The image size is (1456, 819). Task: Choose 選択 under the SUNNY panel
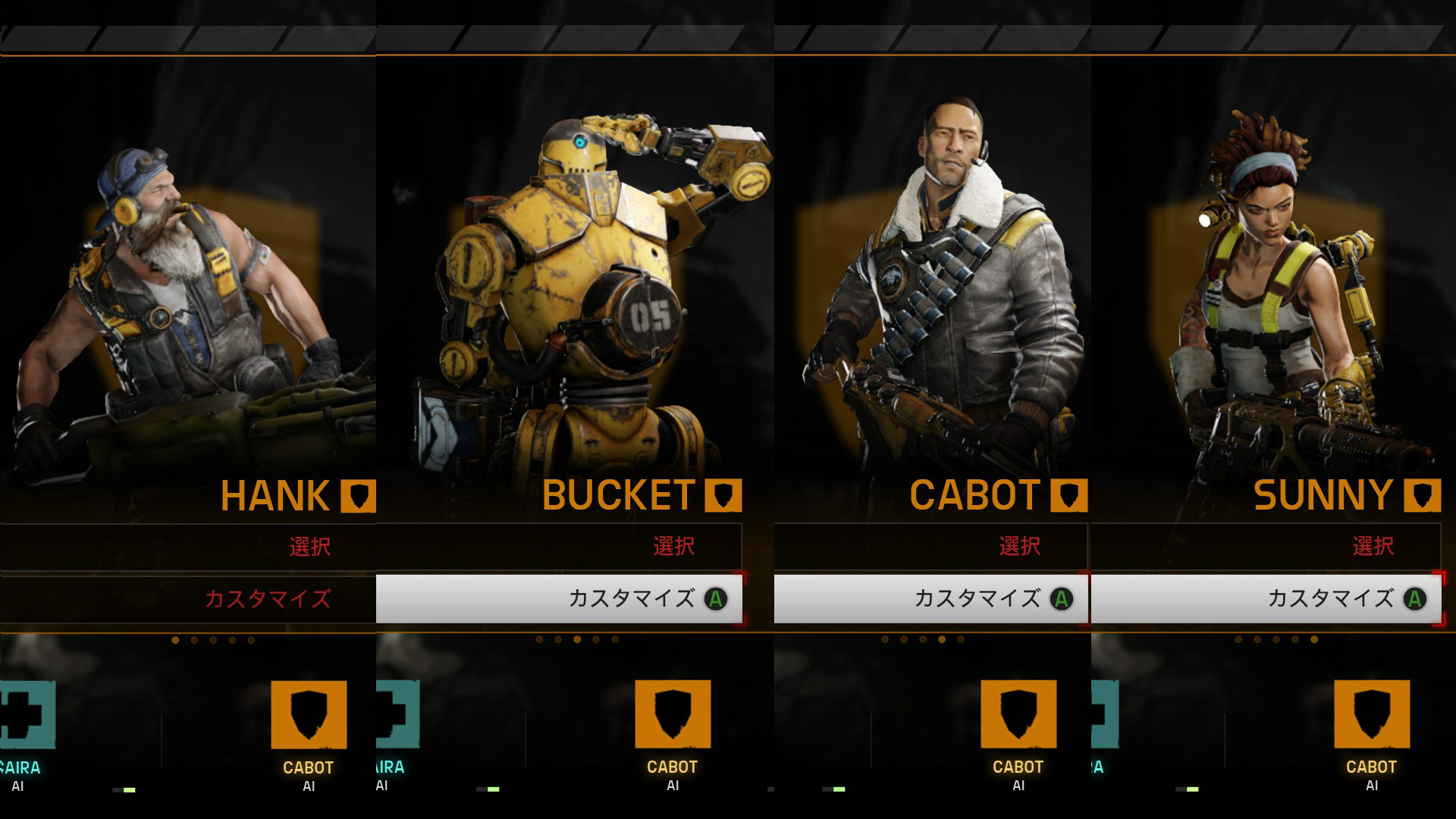[x=1373, y=547]
